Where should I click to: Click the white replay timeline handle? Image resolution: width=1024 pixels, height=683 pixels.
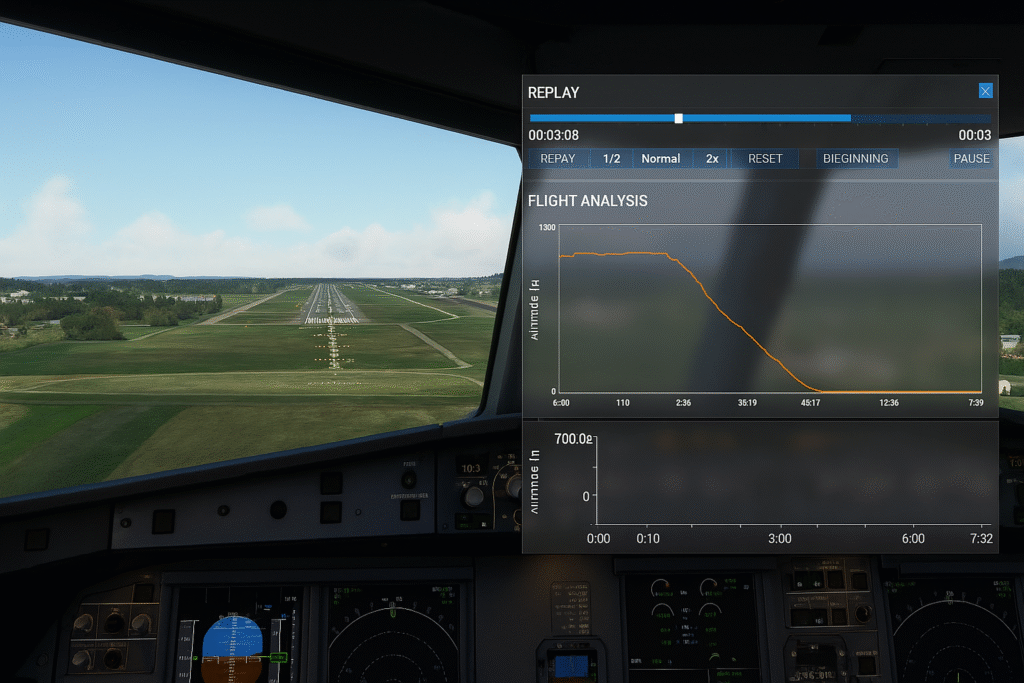click(x=679, y=118)
